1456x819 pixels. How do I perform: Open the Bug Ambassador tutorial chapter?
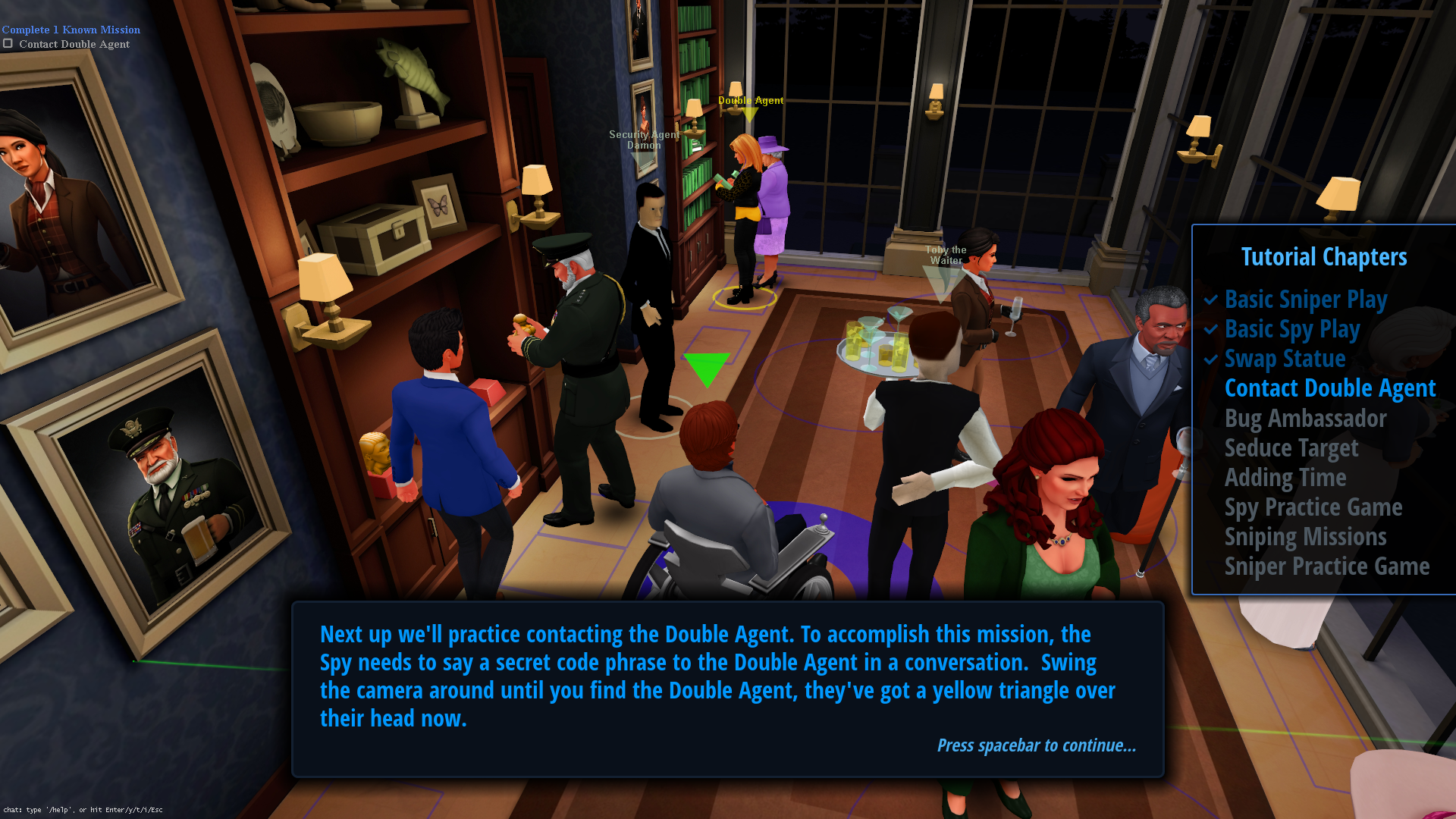[x=1306, y=419]
